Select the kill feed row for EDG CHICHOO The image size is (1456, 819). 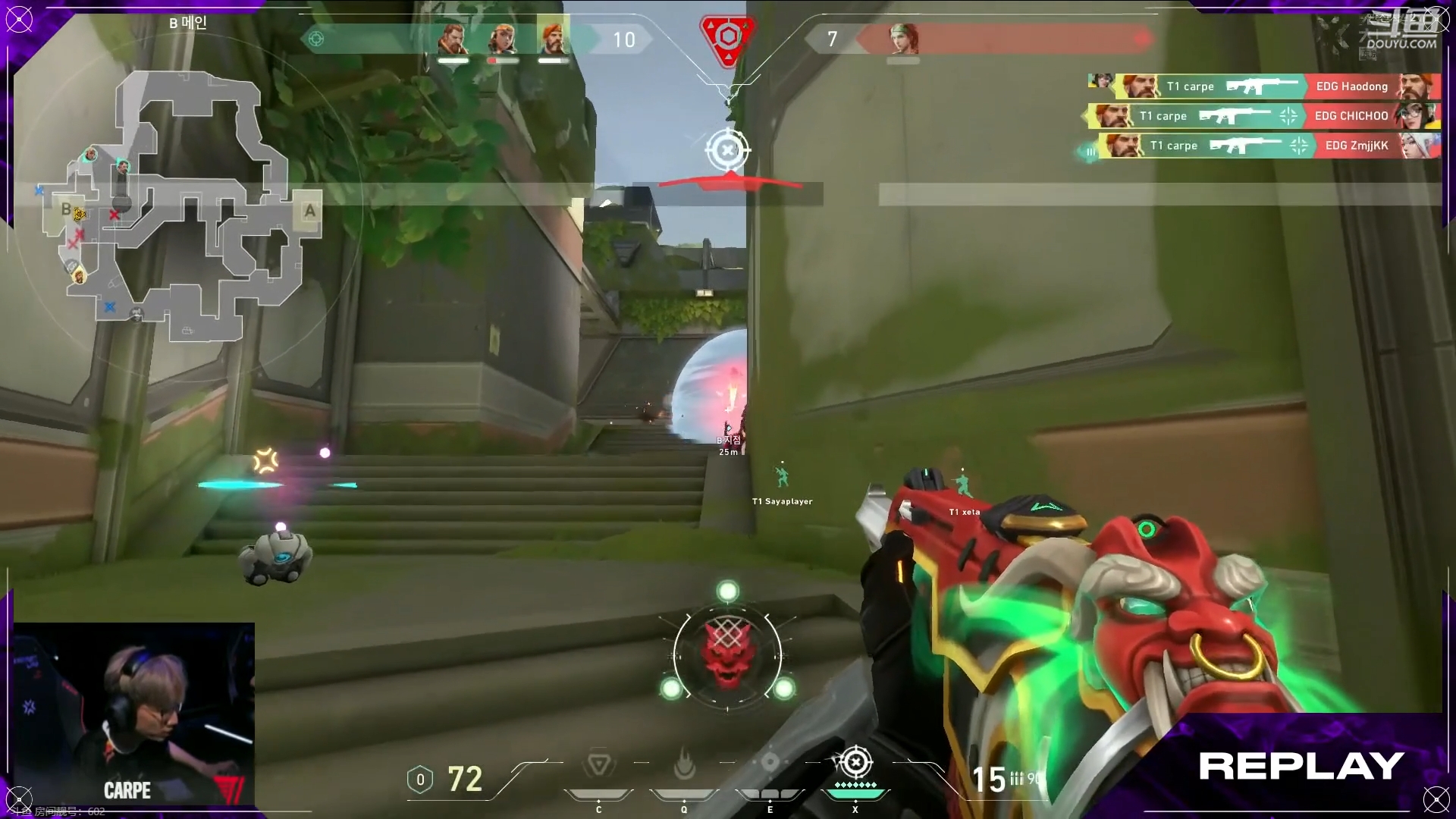(1263, 116)
